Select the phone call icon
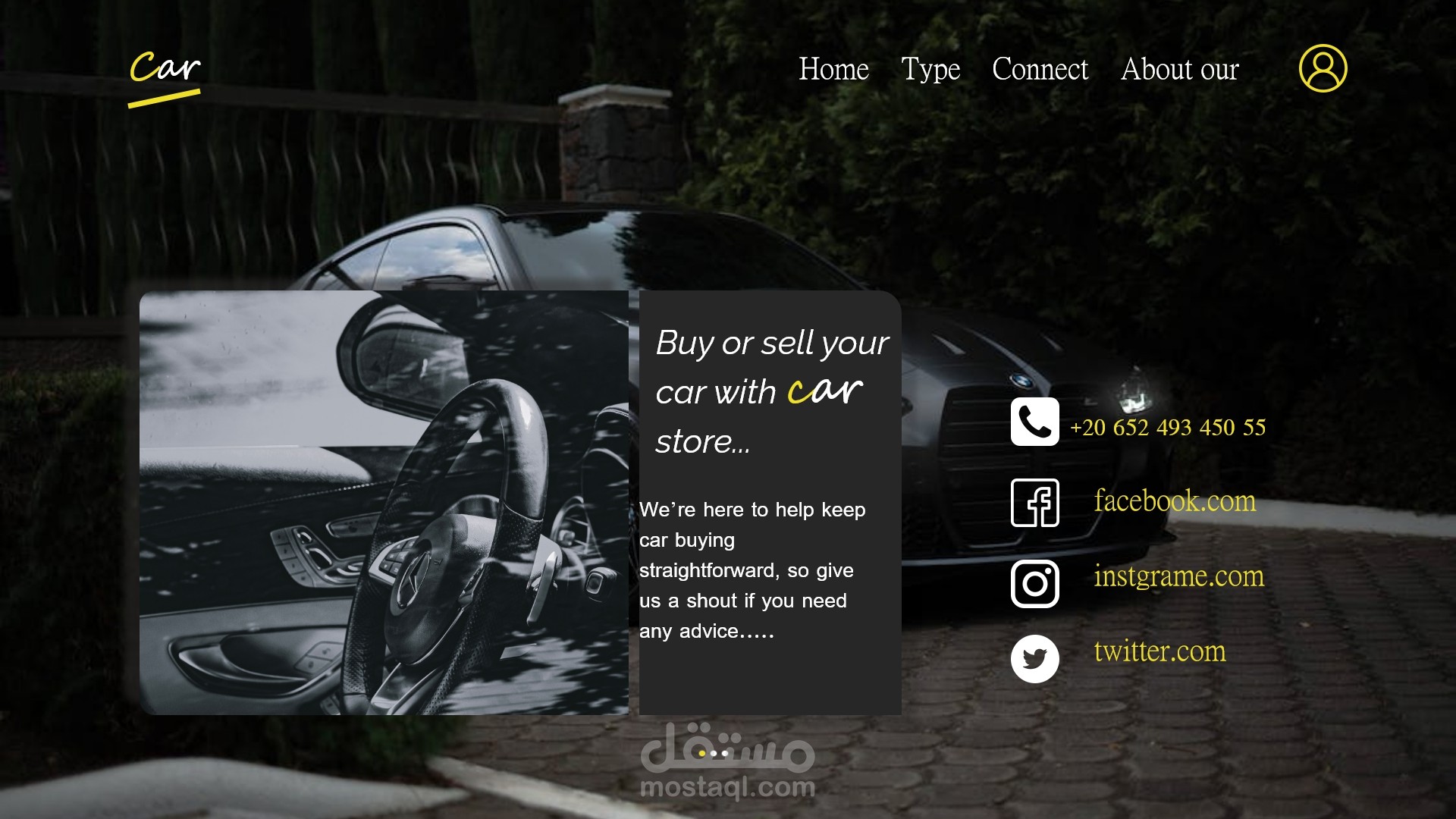Image resolution: width=1456 pixels, height=819 pixels. click(1034, 422)
